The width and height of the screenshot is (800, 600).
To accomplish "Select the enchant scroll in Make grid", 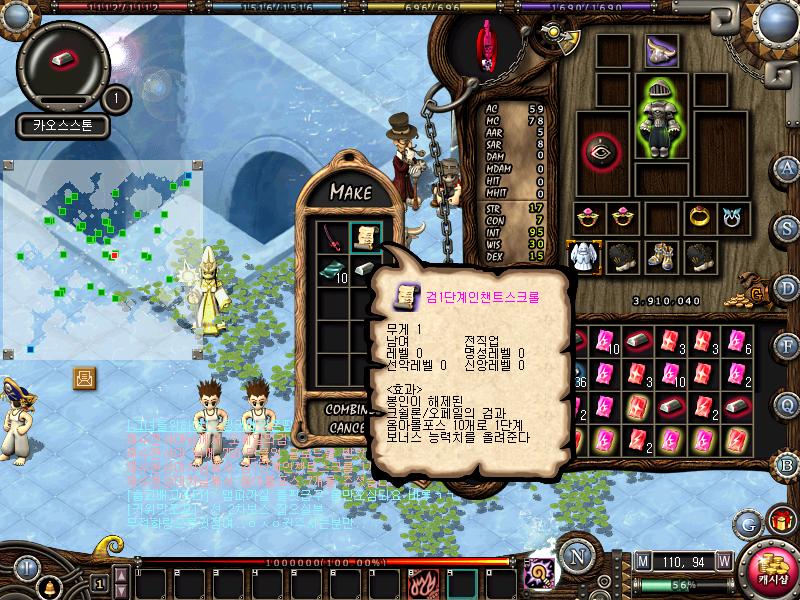I will pyautogui.click(x=364, y=237).
